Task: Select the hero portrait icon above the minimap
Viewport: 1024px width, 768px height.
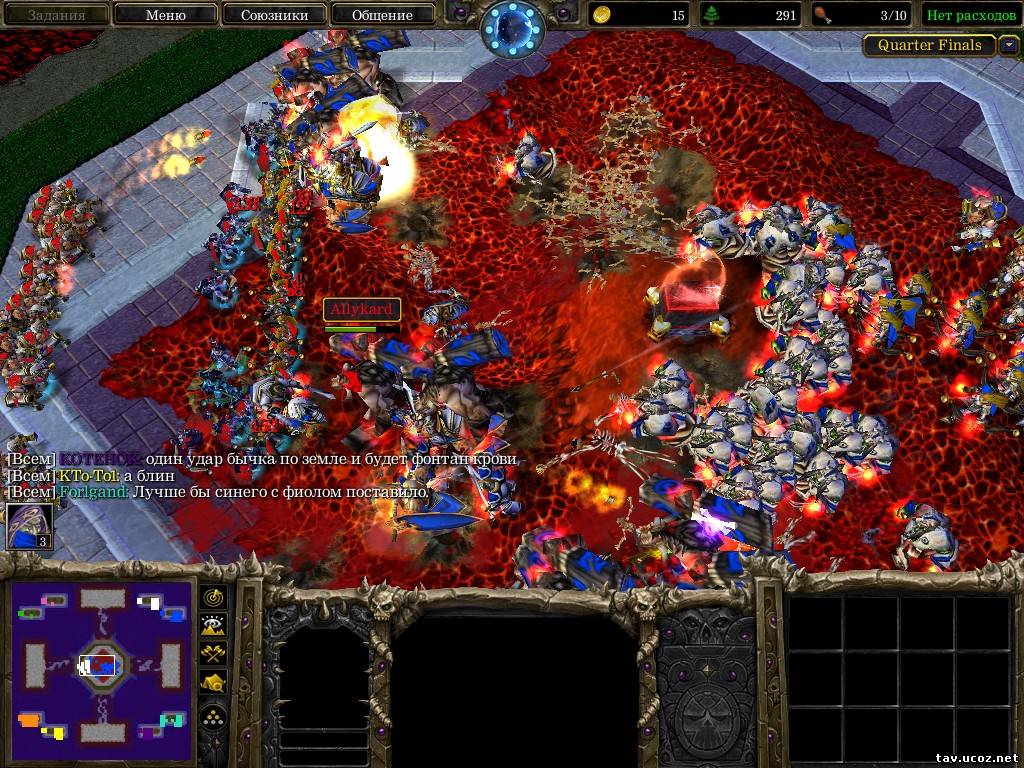Action: point(30,526)
